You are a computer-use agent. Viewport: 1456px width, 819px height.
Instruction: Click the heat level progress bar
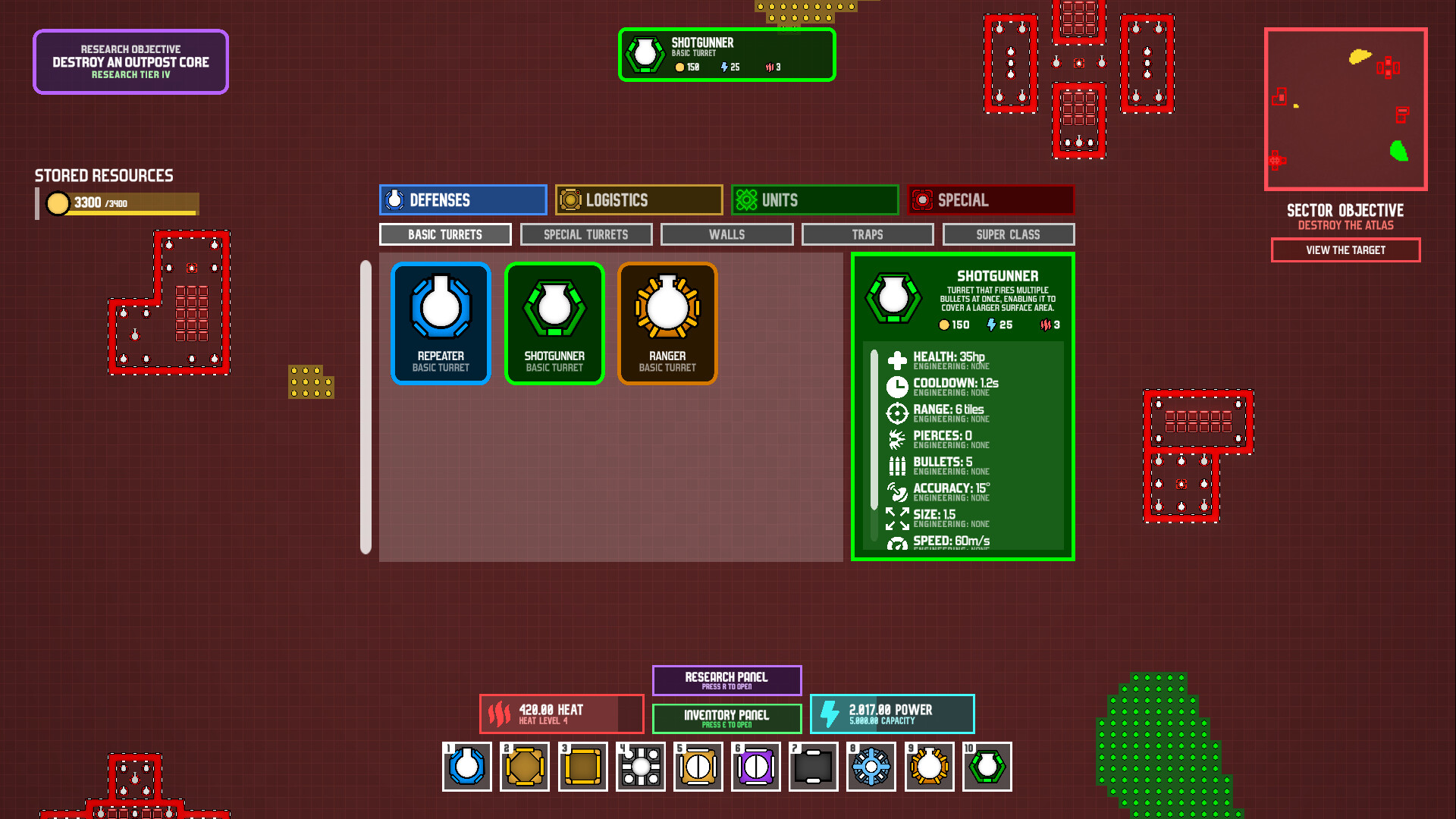561,713
